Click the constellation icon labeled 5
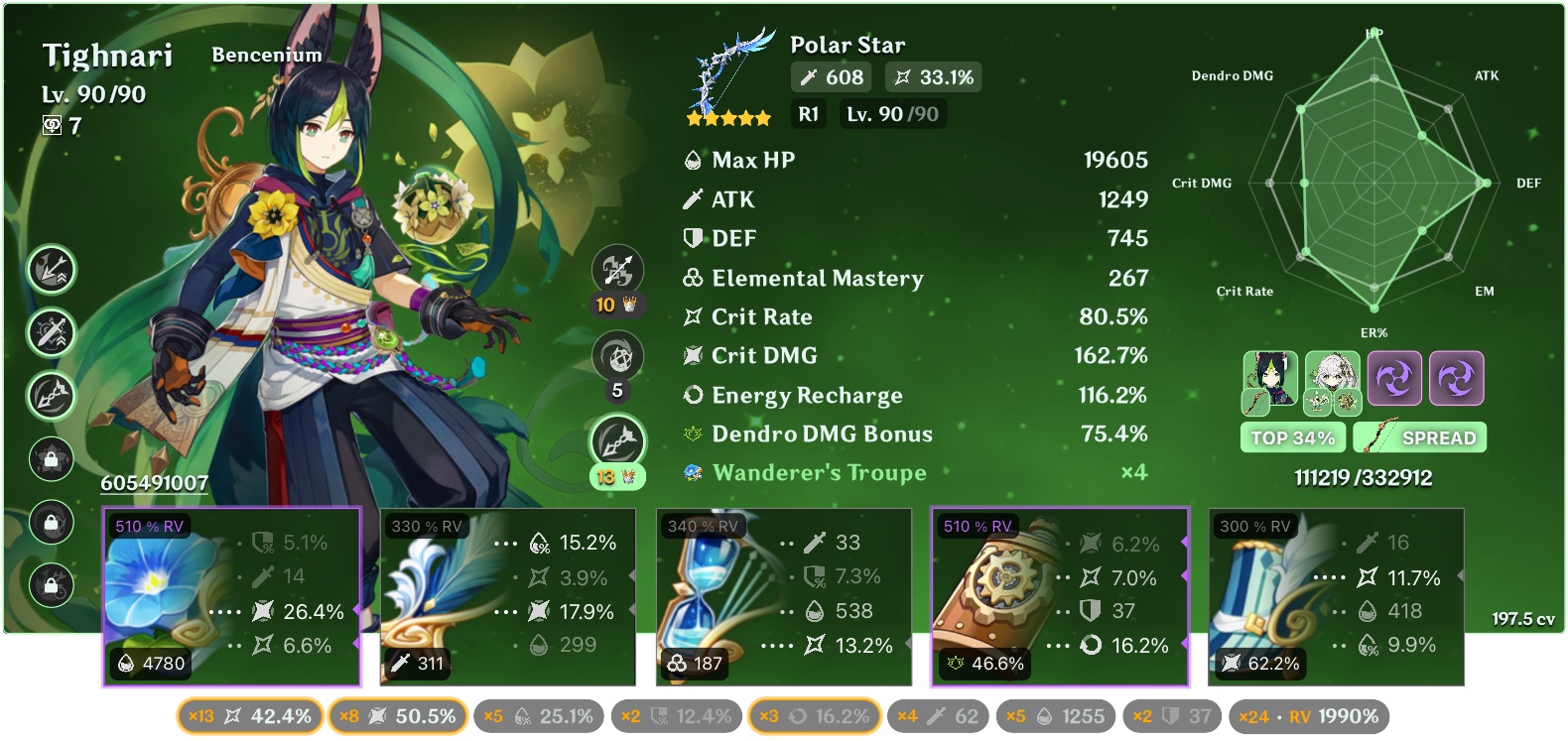The width and height of the screenshot is (1568, 741). (617, 356)
